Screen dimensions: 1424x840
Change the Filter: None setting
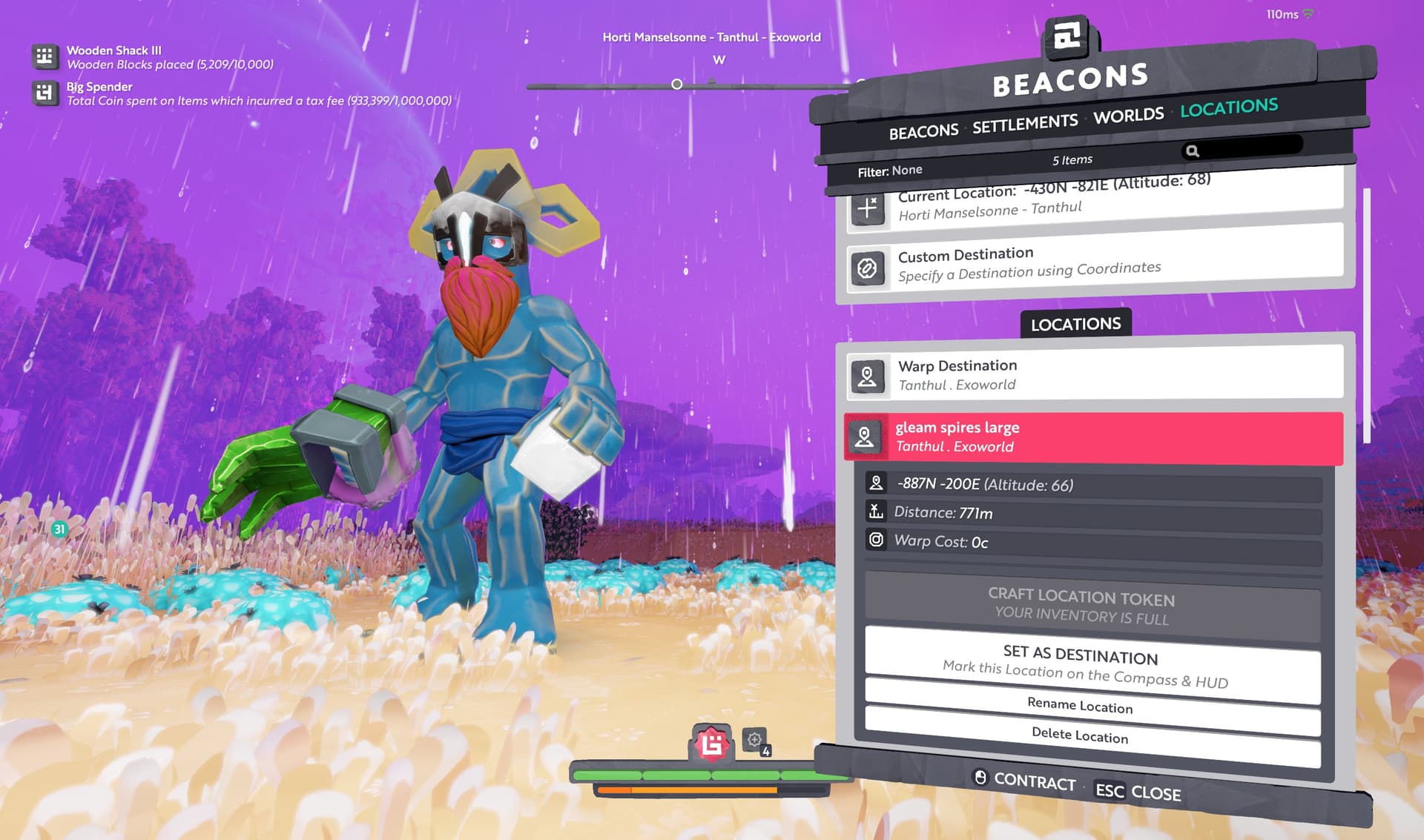tap(890, 171)
